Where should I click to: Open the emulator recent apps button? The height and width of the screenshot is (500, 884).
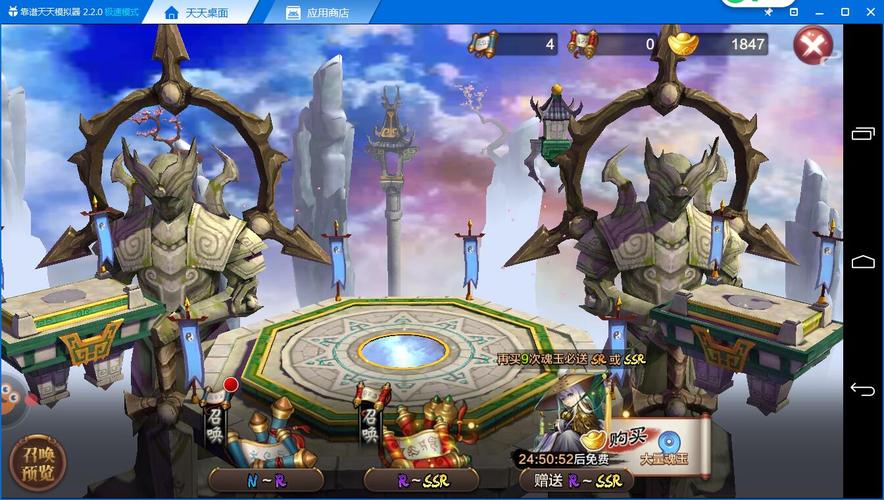(x=862, y=134)
